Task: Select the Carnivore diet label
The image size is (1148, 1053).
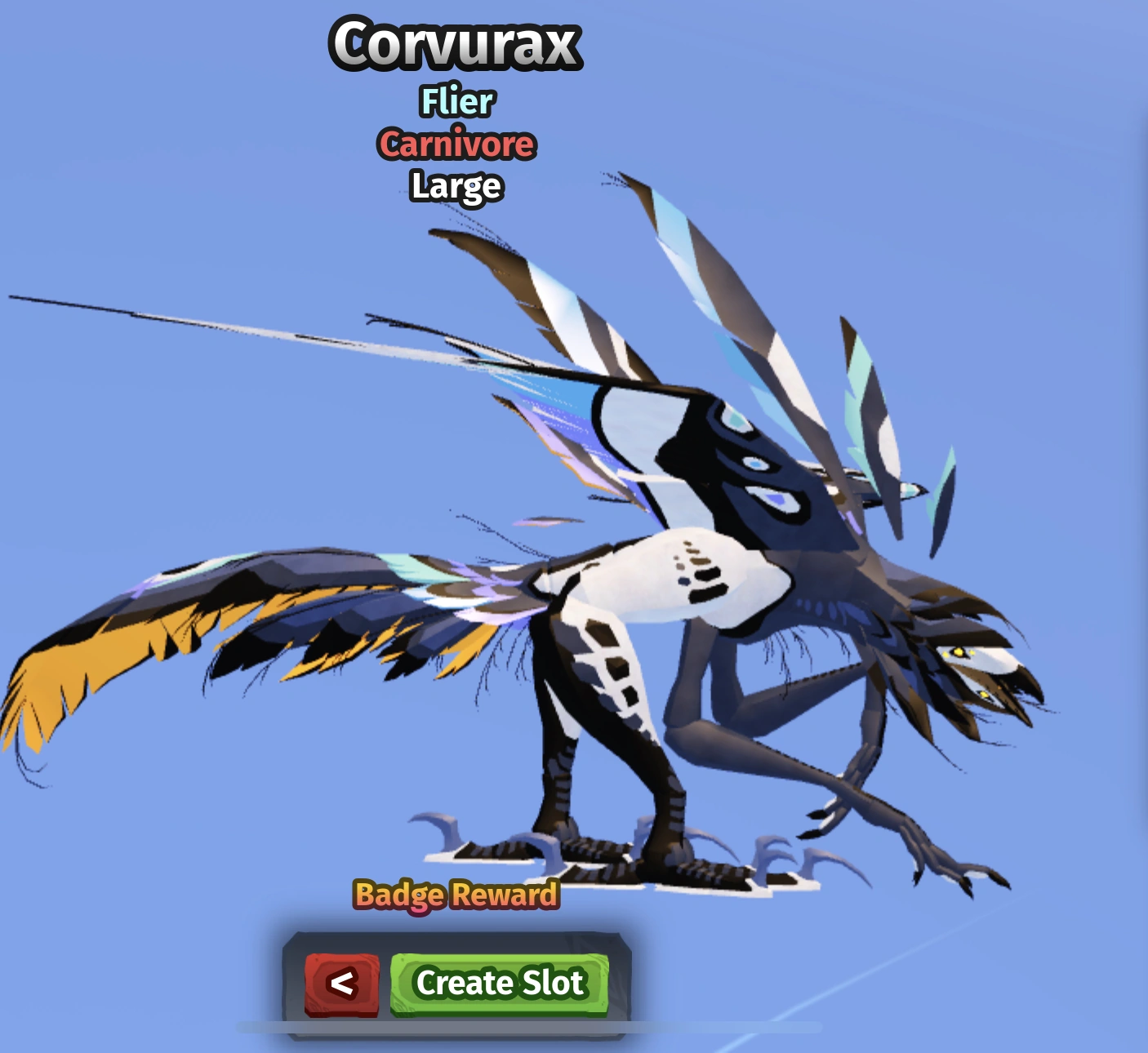Action: (x=457, y=144)
